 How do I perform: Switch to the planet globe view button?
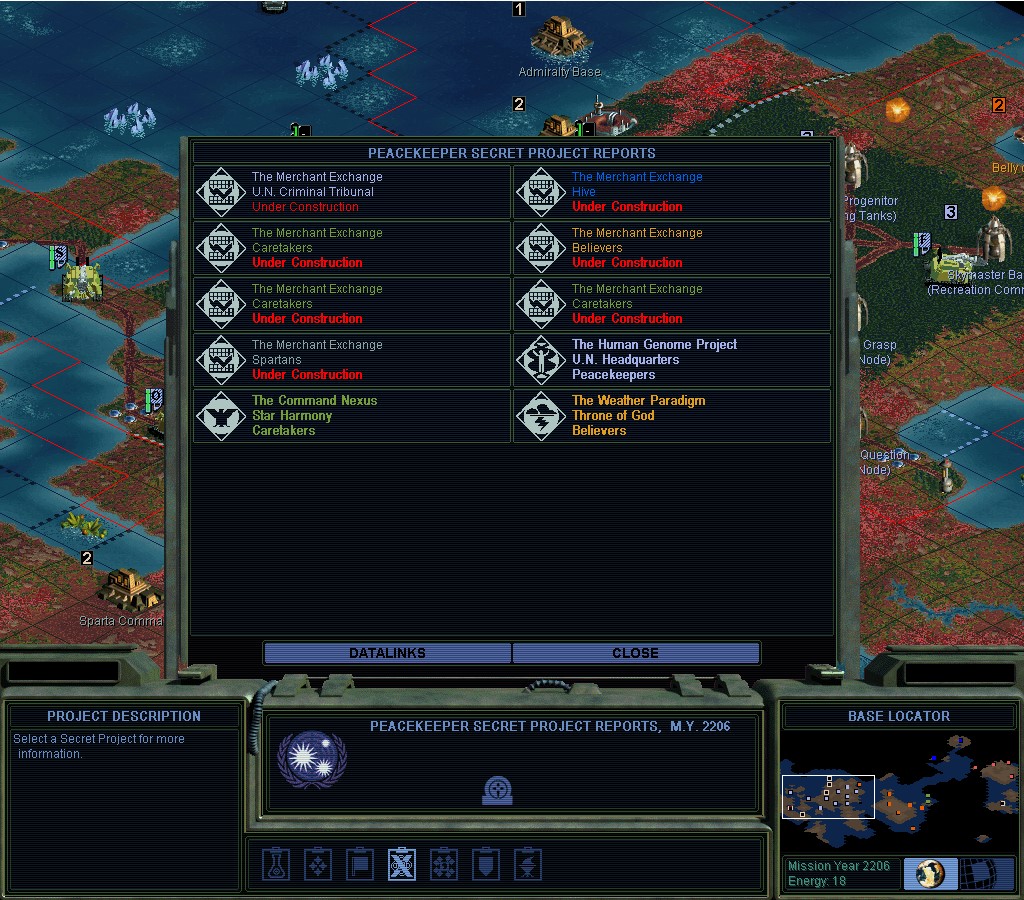pyautogui.click(x=930, y=873)
